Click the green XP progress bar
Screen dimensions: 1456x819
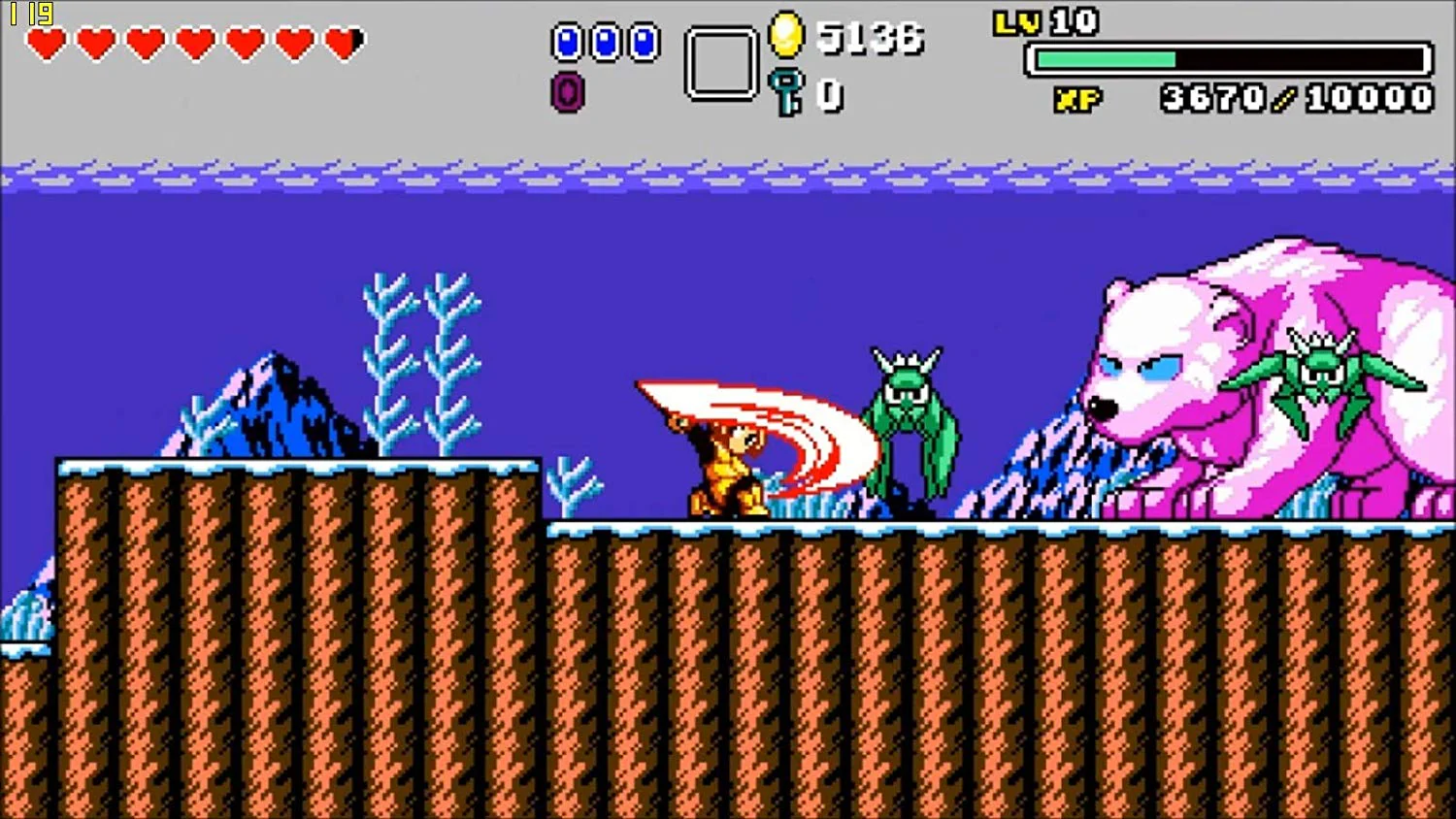[x=1107, y=58]
